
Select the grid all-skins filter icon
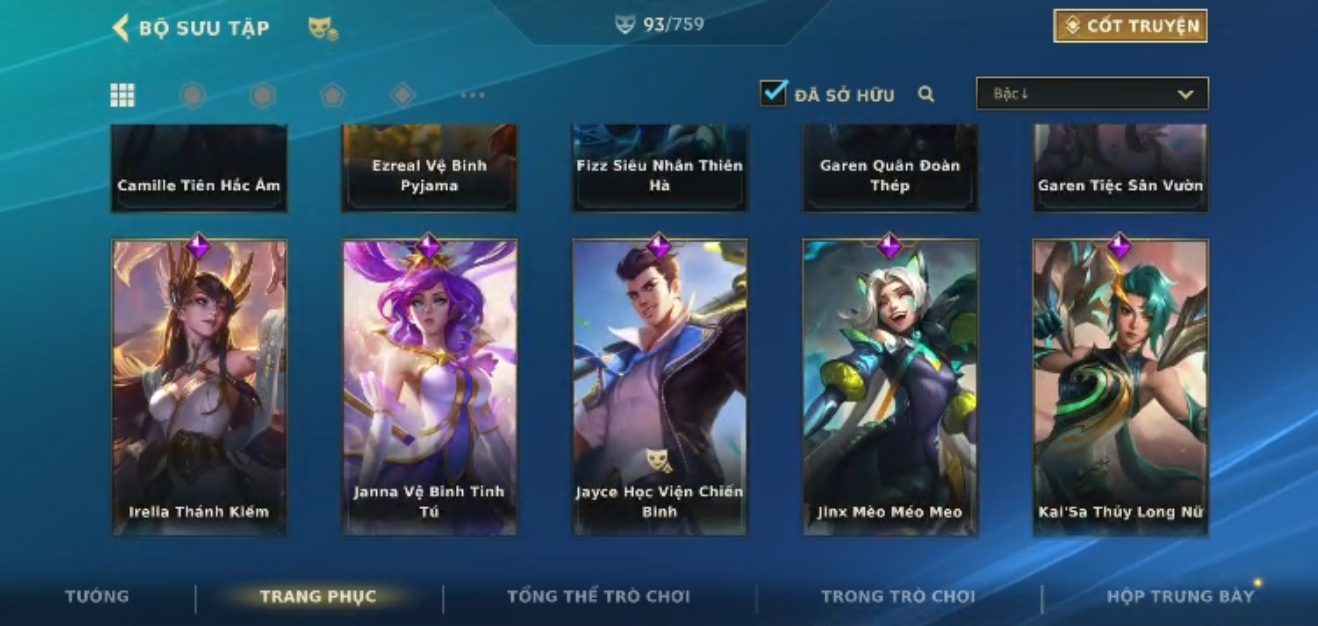[x=122, y=95]
